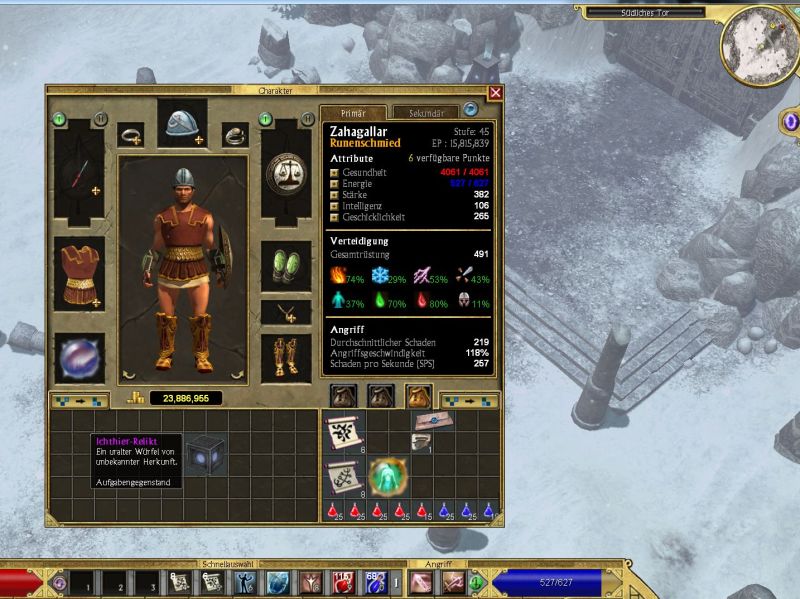Increase Geschicklichkeit with the plus button
The height and width of the screenshot is (599, 800).
pyautogui.click(x=335, y=217)
